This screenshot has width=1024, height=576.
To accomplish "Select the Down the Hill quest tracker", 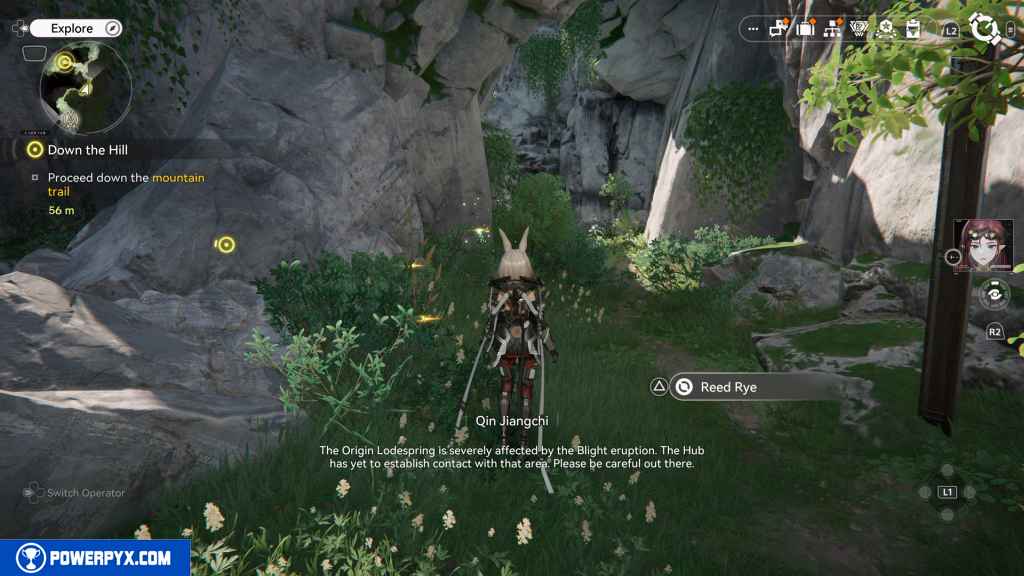I will 87,150.
